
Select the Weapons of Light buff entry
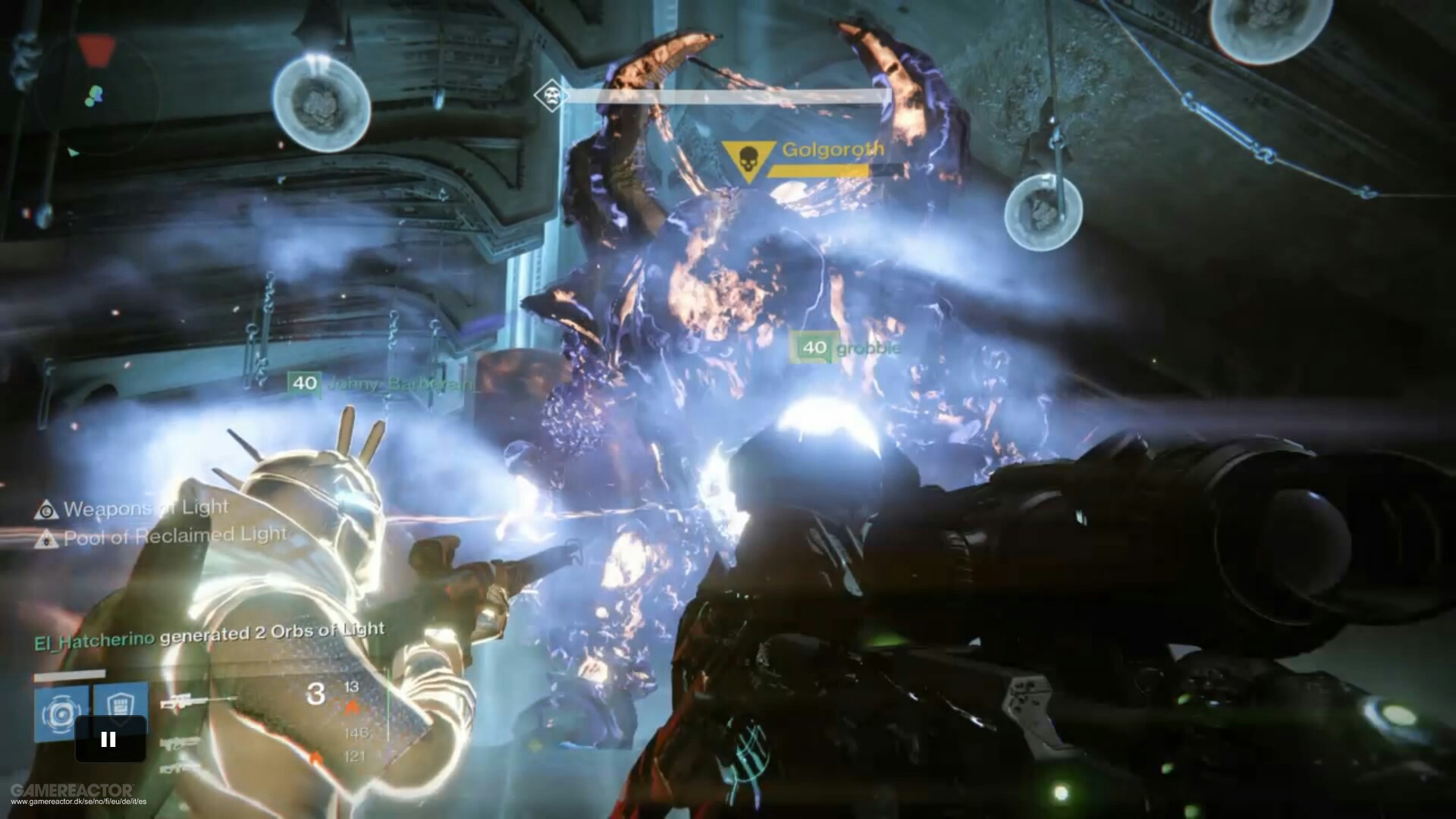(x=134, y=509)
